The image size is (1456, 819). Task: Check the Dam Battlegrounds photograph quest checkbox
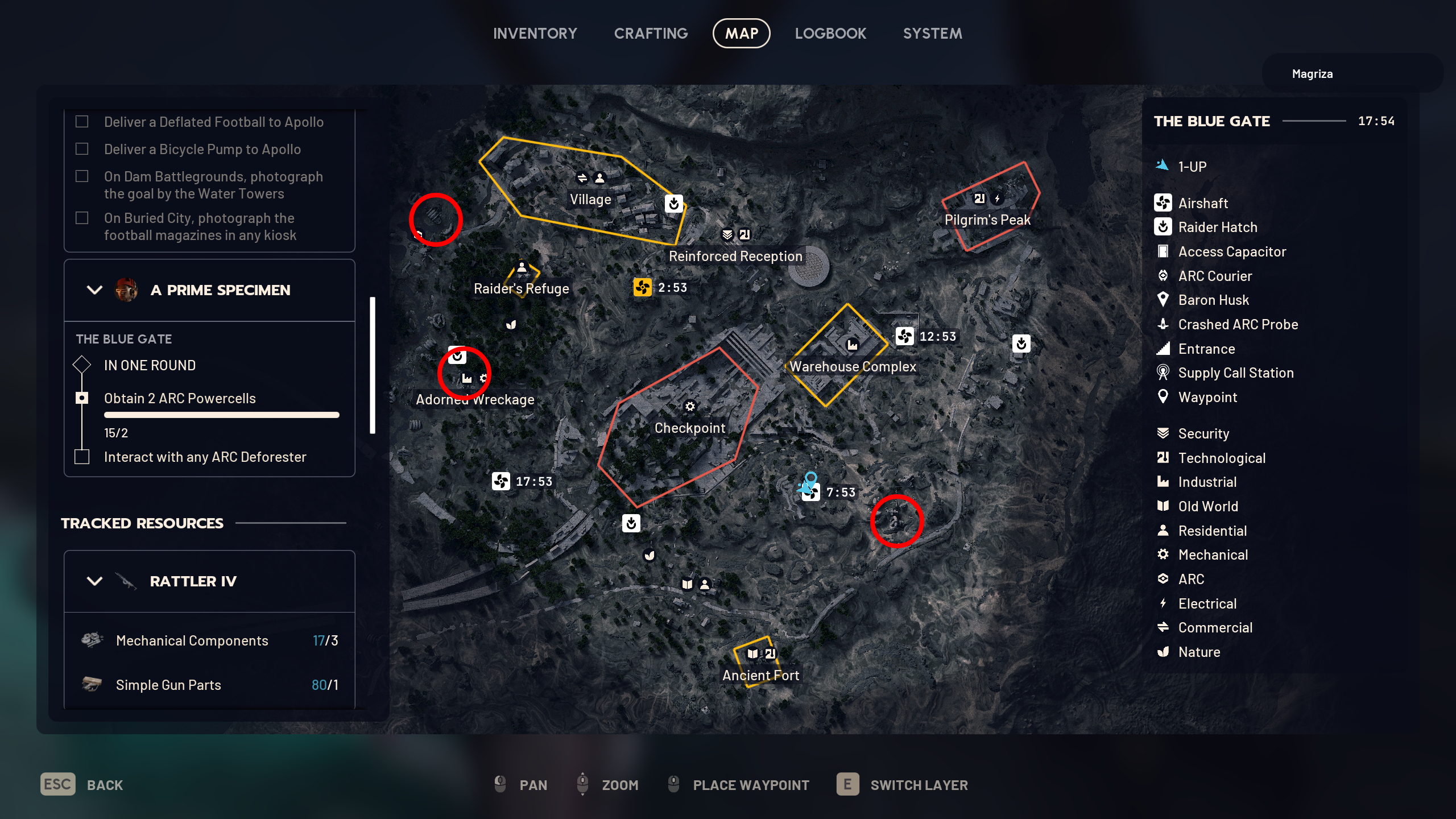(82, 176)
